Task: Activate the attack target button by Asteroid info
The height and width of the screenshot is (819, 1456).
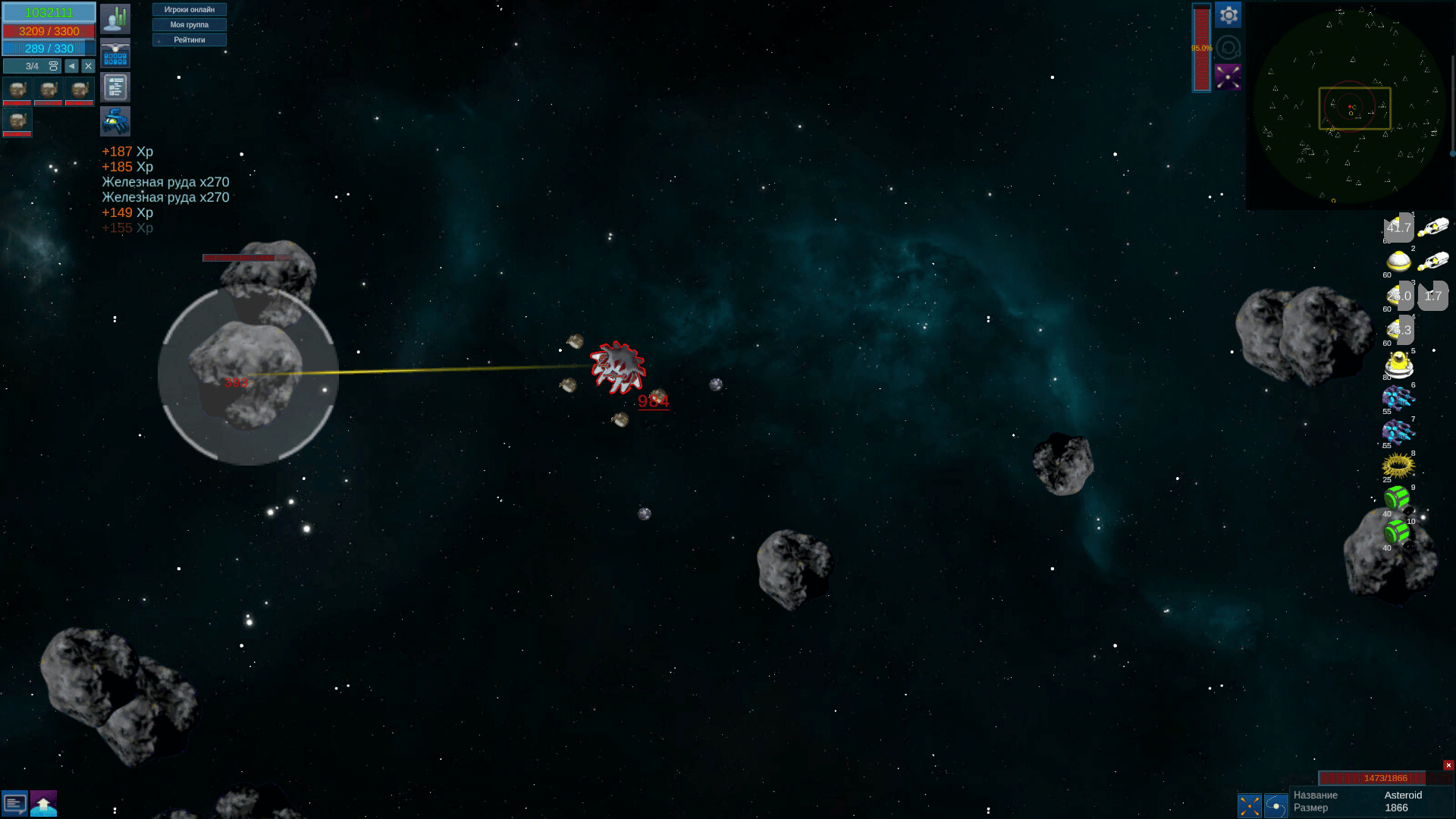Action: point(1250,805)
